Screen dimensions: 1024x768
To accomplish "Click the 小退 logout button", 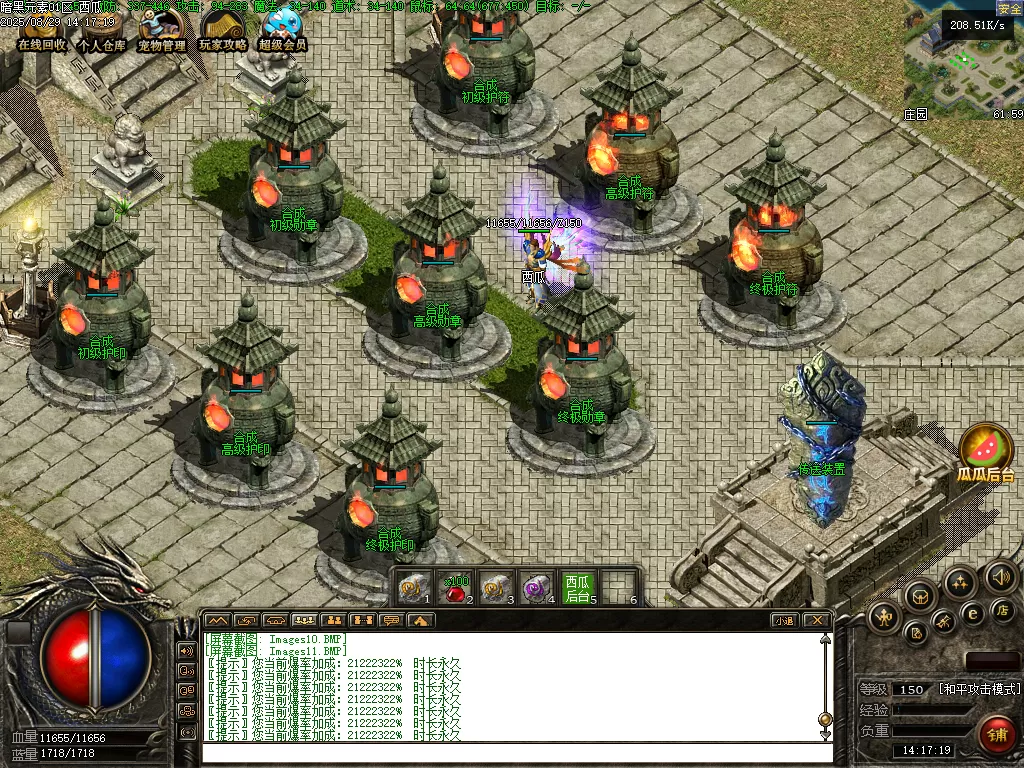I will [784, 620].
